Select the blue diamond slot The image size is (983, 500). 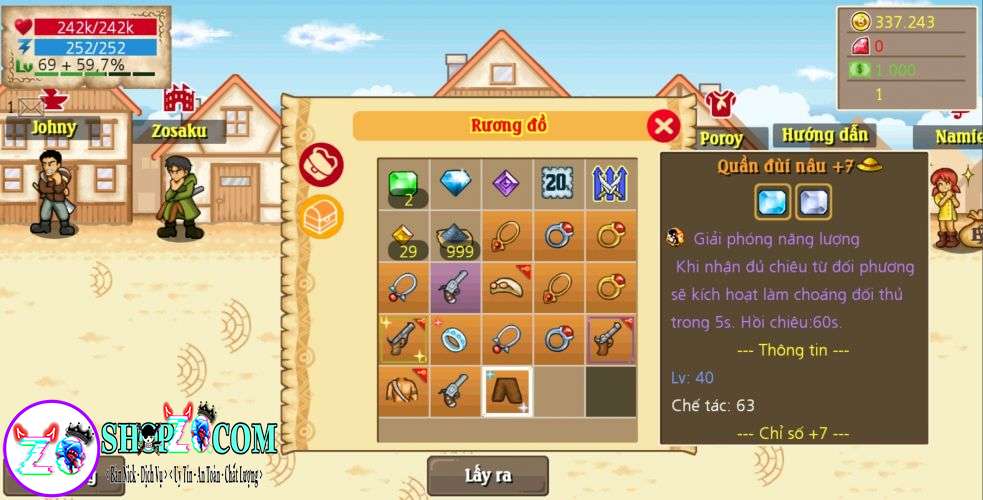click(x=455, y=184)
